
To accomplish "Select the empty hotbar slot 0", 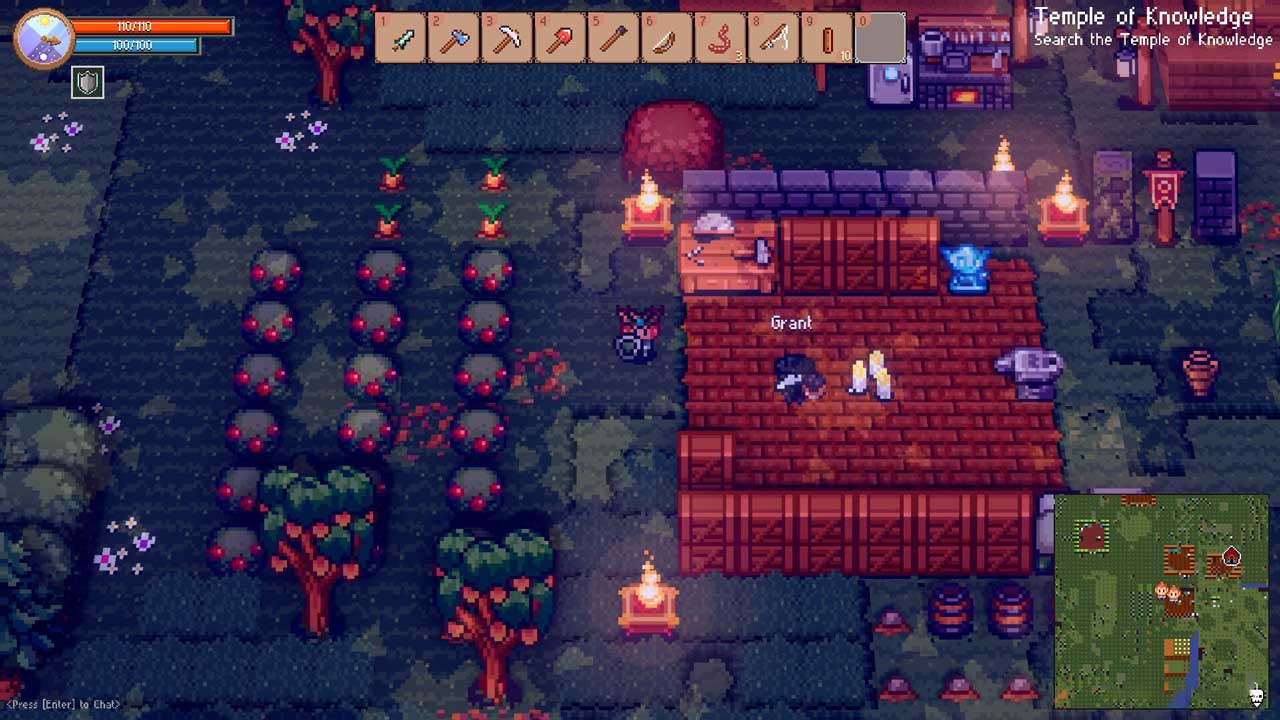I will (880, 39).
